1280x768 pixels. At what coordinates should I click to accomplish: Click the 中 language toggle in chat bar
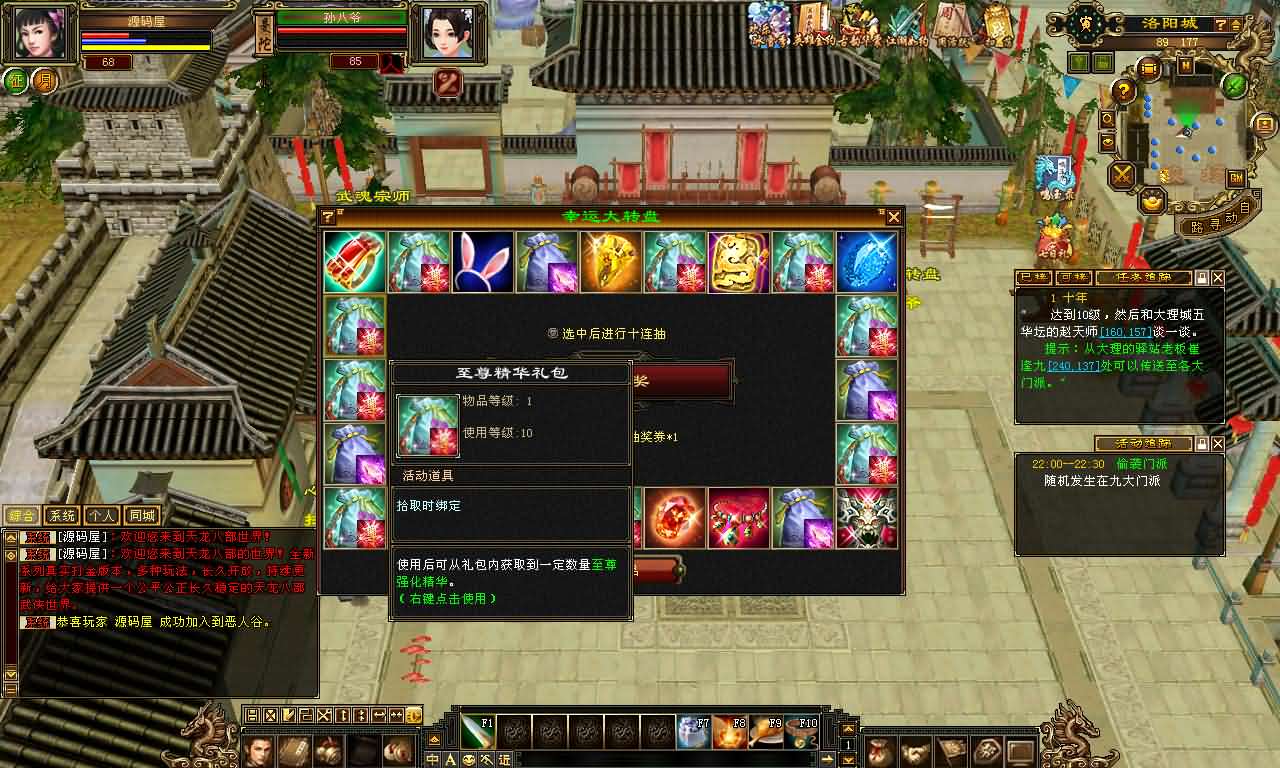[431, 758]
